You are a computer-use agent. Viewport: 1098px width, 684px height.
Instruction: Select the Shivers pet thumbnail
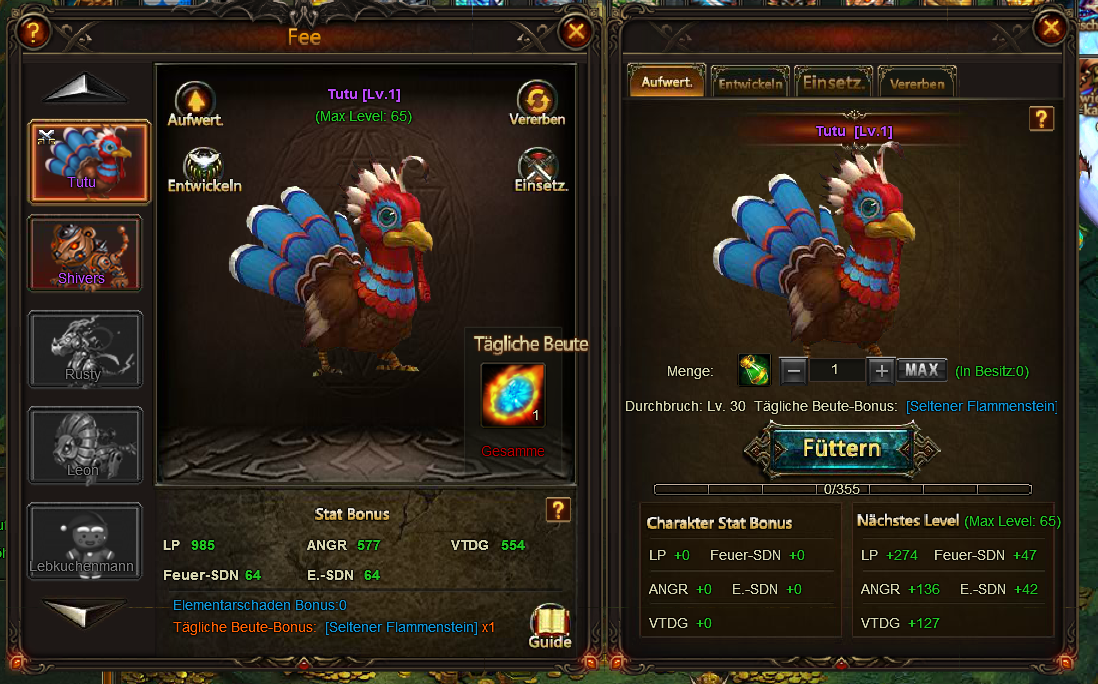(84, 253)
